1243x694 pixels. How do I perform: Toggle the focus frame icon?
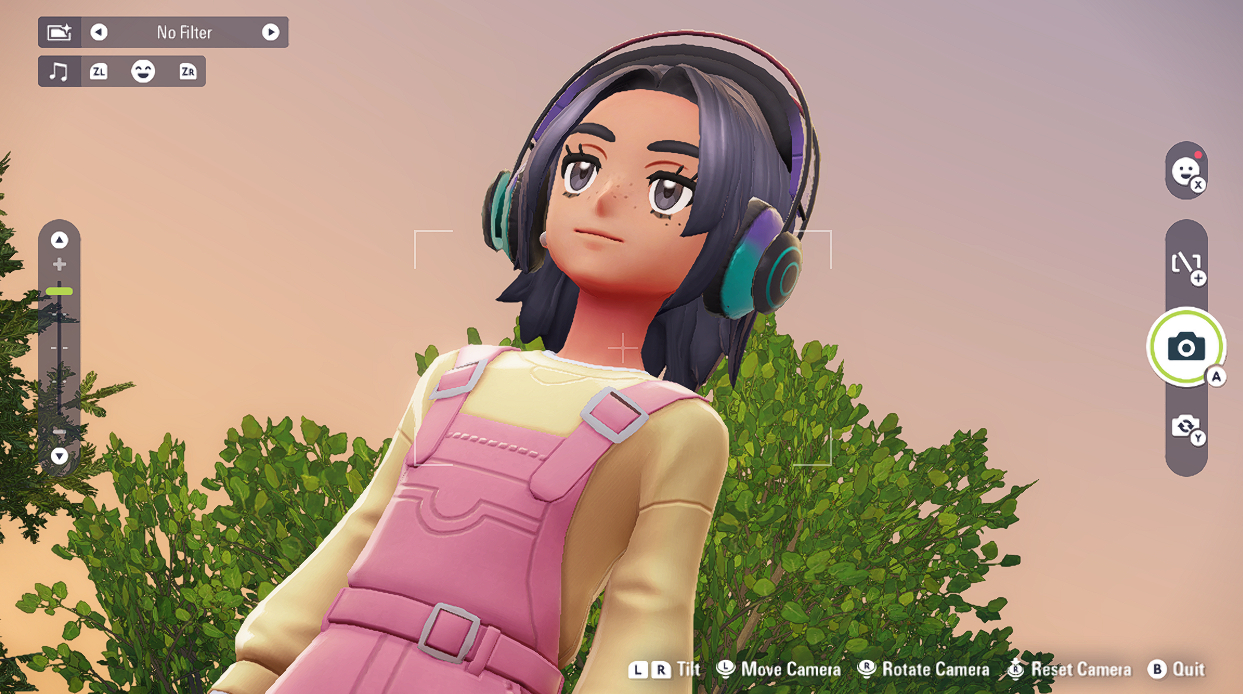pos(1186,265)
